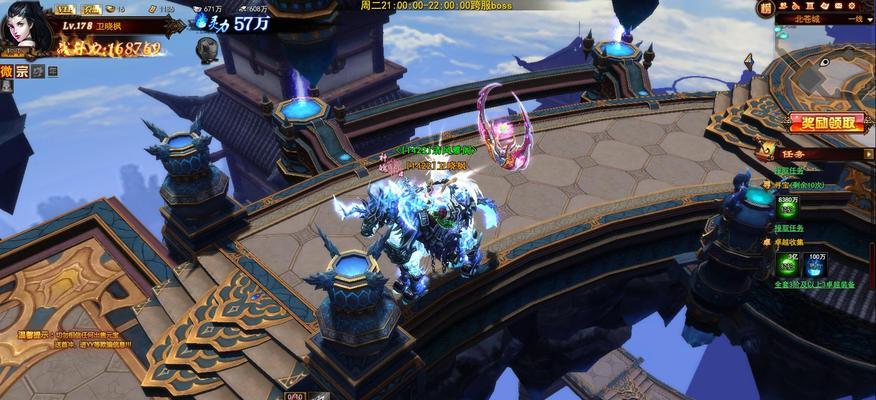Open the 宗 sect icon
Viewport: 876px width, 400px height.
23,71
